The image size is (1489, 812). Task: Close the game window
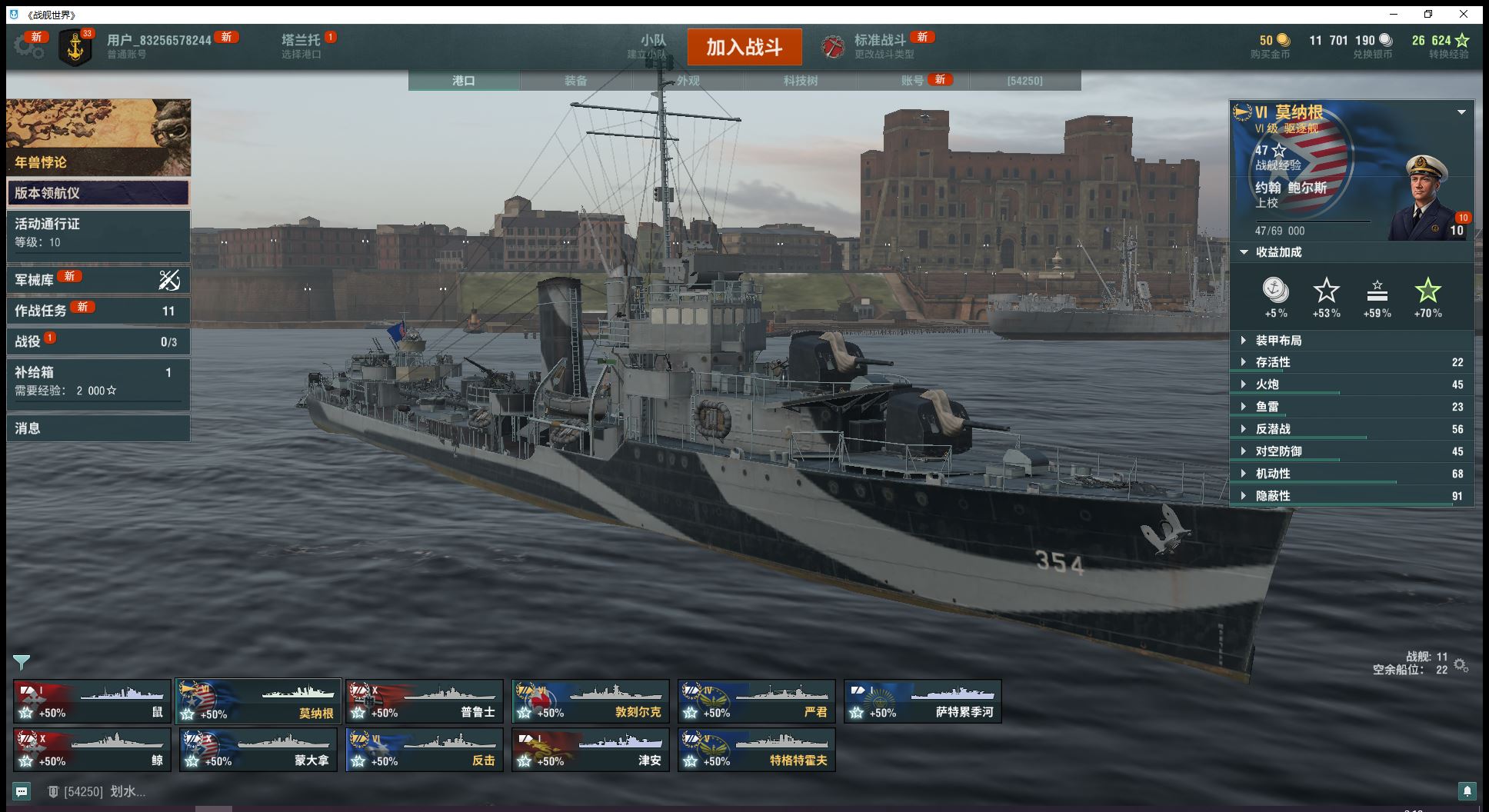[x=1464, y=14]
